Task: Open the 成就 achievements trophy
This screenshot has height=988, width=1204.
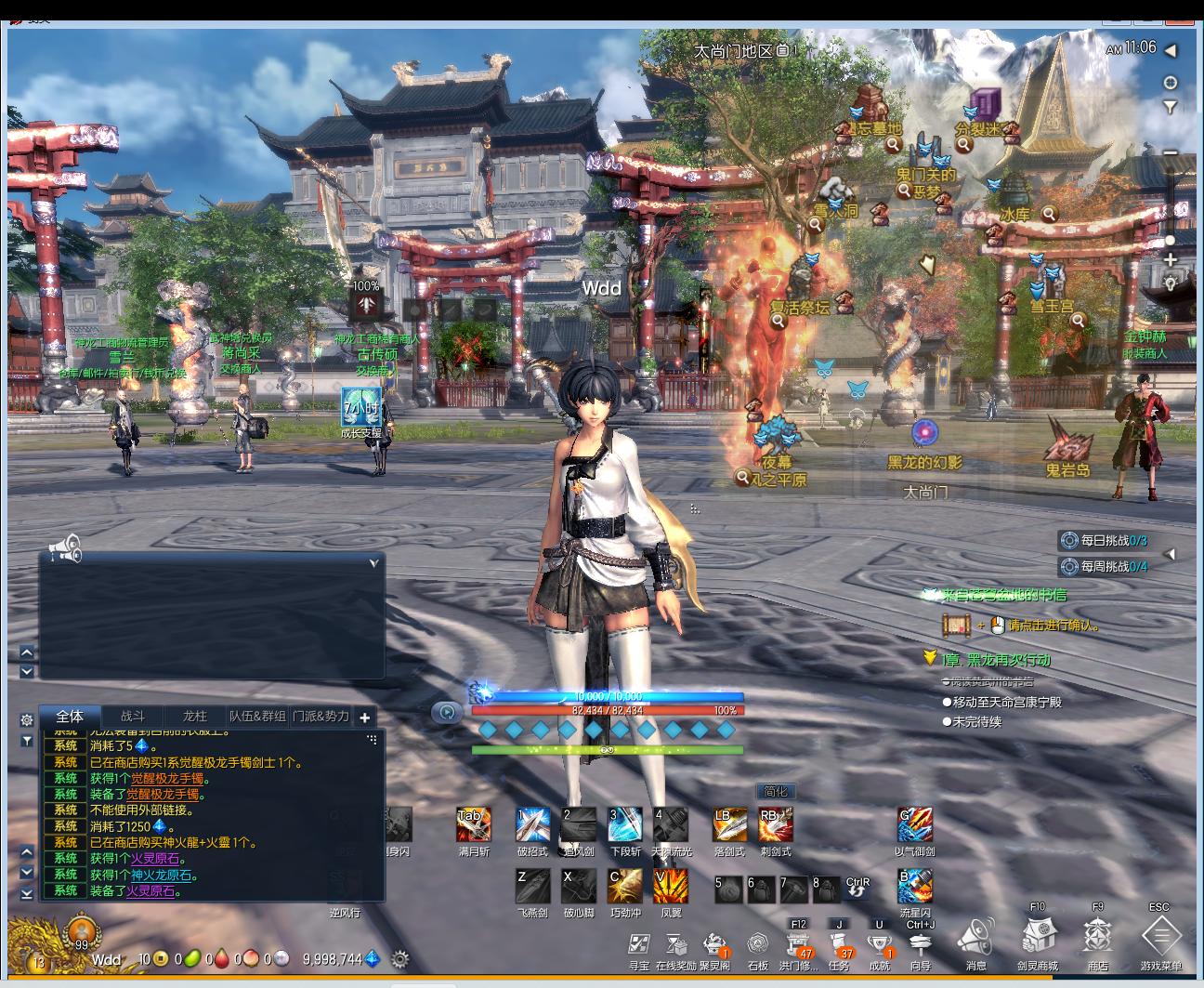Action: 879,944
